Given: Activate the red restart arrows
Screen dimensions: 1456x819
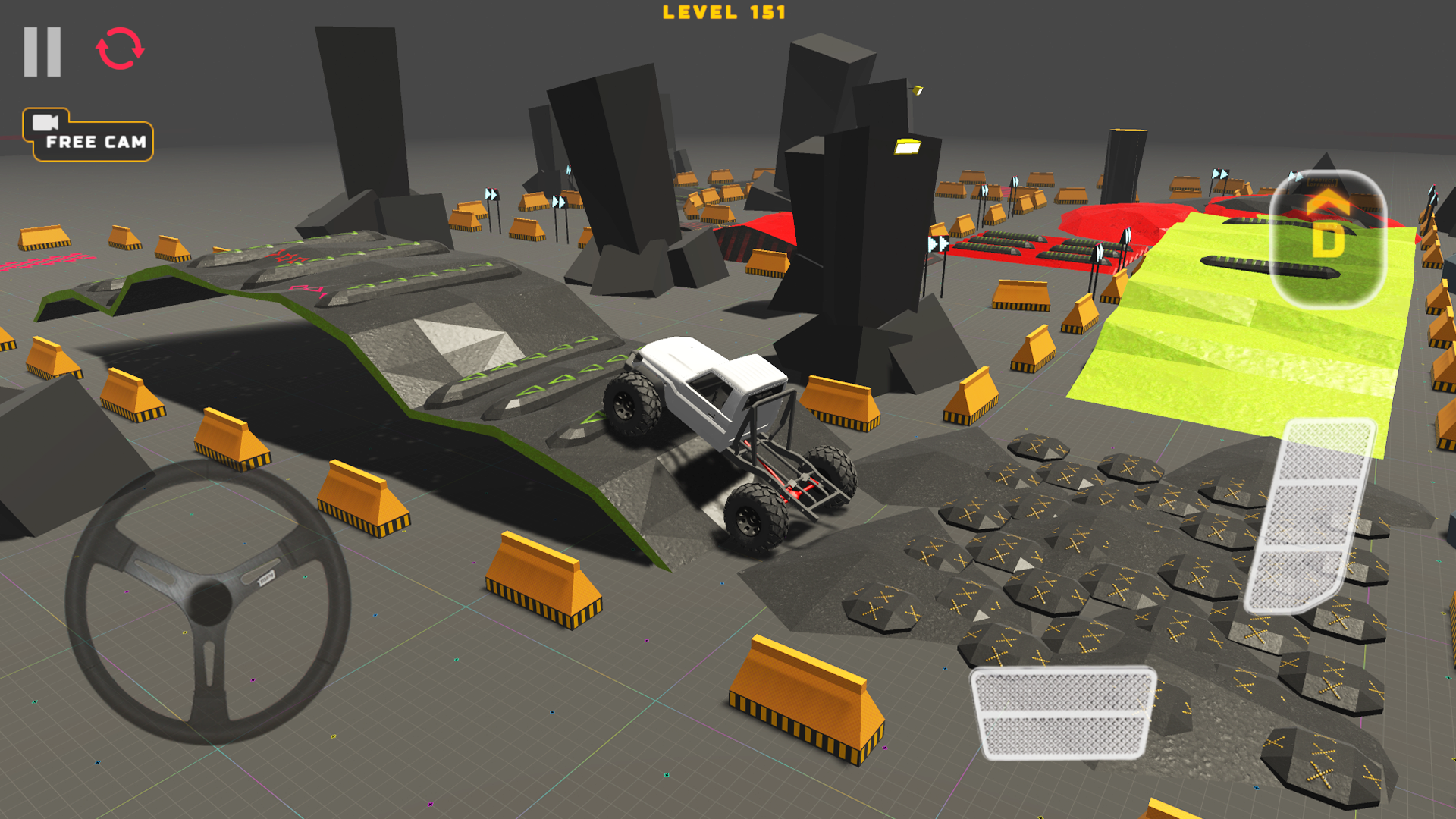Looking at the screenshot, I should (118, 49).
